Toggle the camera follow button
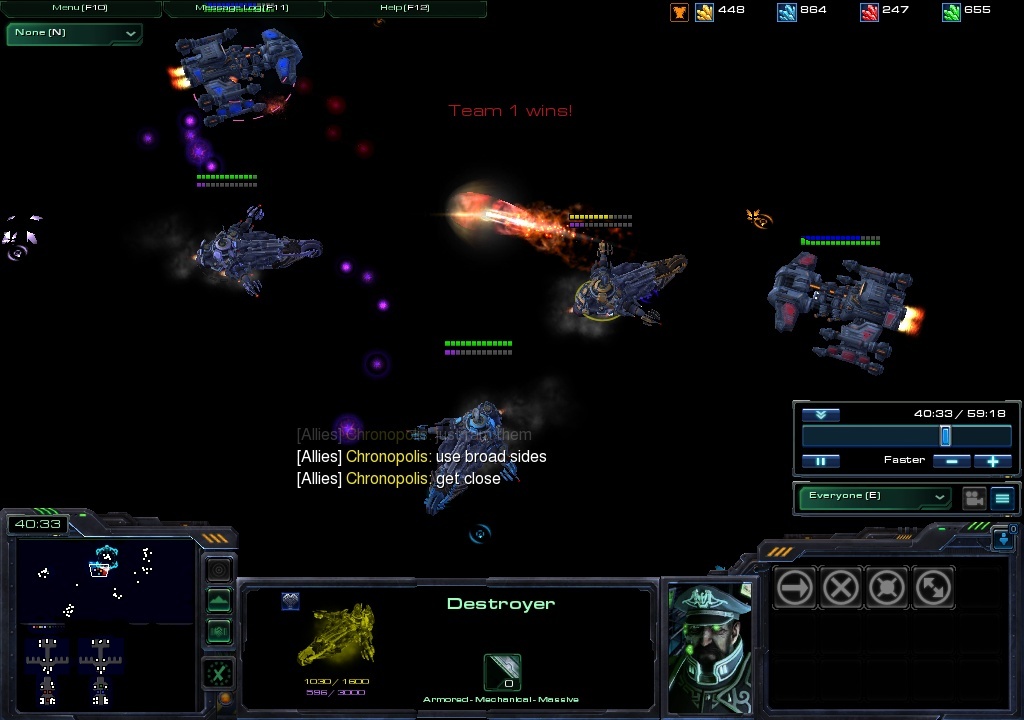Viewport: 1024px width, 720px height. [x=973, y=498]
